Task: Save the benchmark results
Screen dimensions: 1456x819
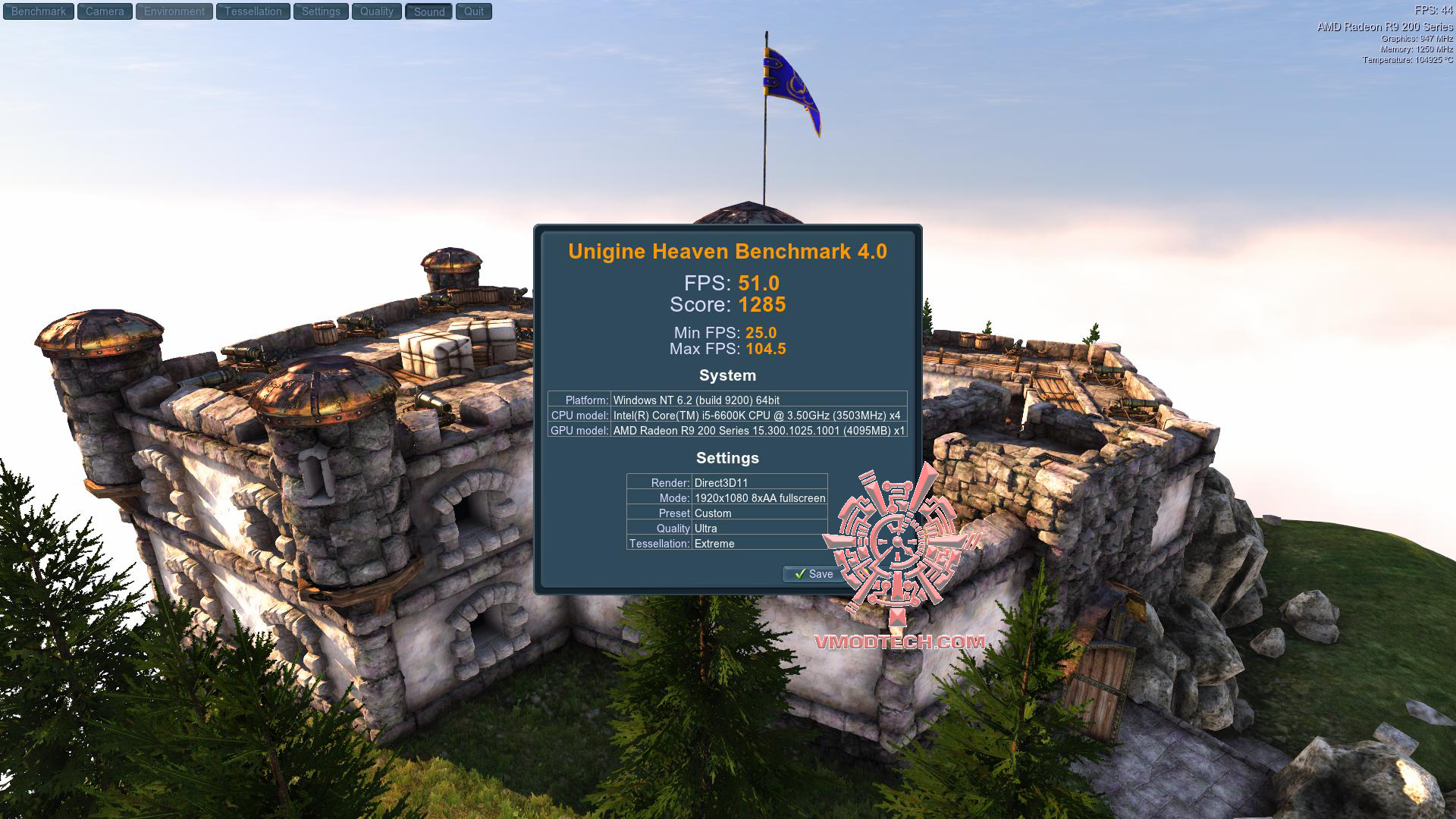Action: [x=814, y=574]
